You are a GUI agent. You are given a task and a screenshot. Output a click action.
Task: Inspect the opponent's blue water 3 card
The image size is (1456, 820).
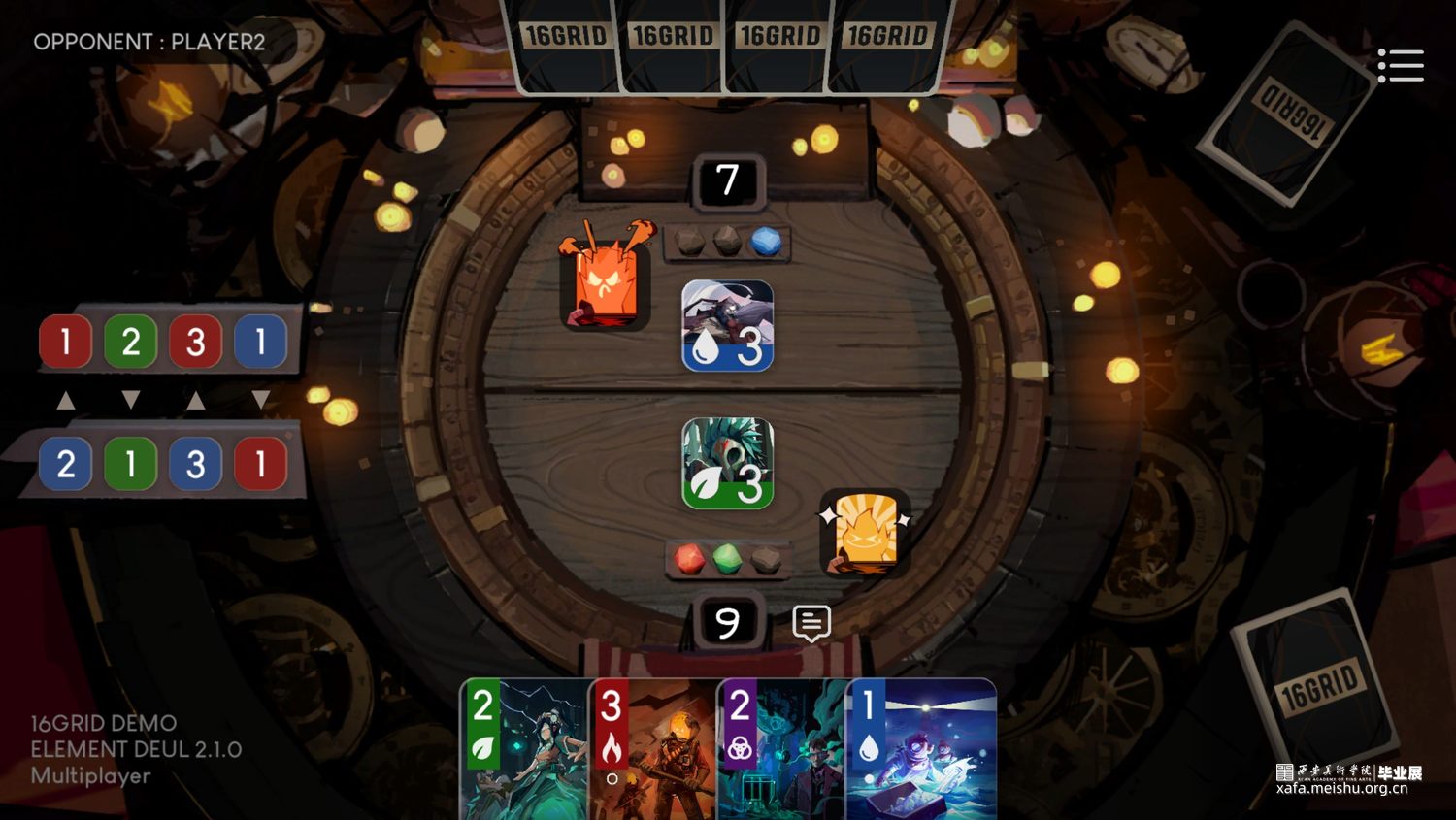coord(728,326)
